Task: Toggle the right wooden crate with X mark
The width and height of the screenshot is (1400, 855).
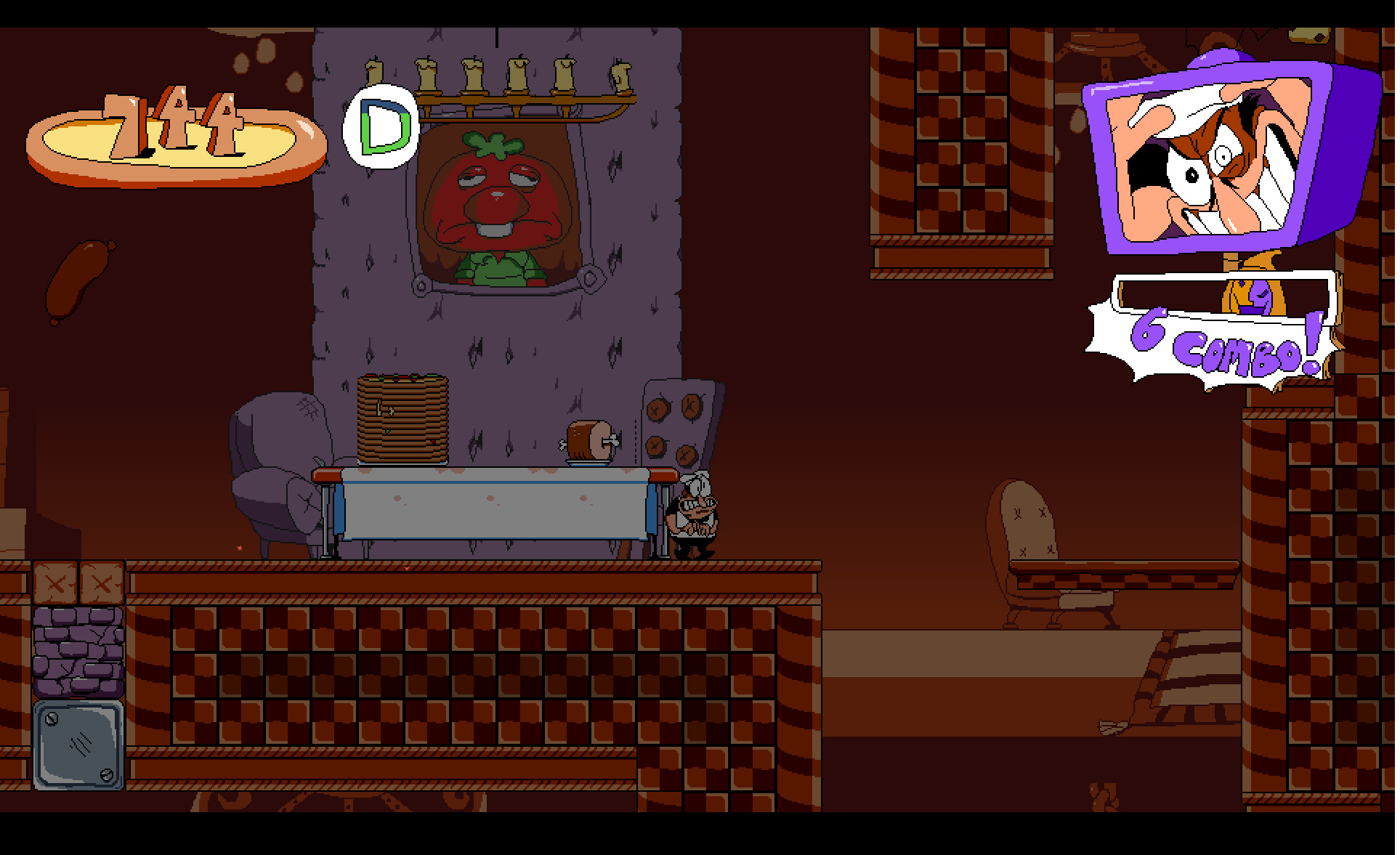Action: [x=102, y=583]
